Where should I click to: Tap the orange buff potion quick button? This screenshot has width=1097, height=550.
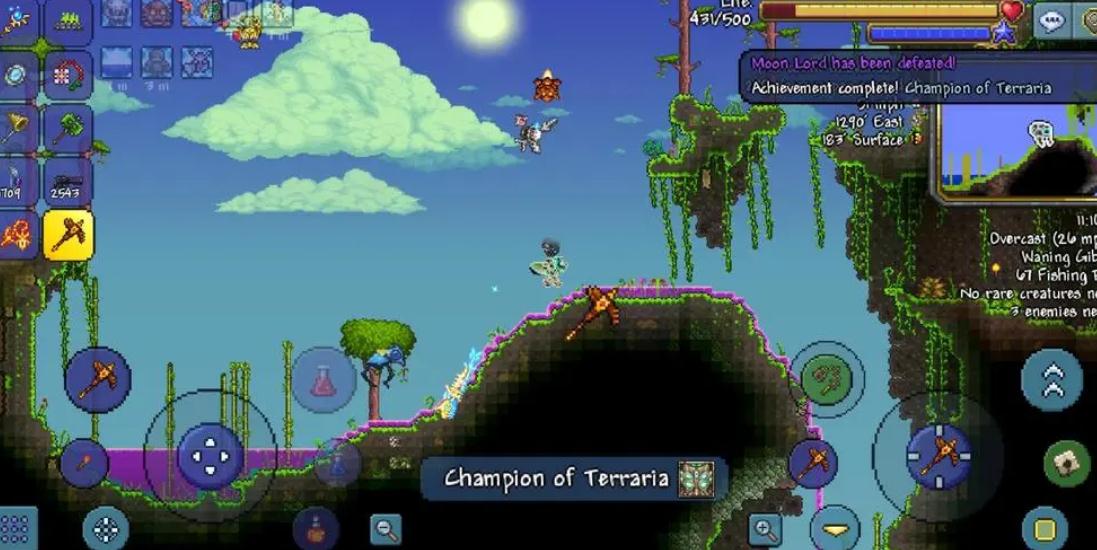[x=316, y=527]
